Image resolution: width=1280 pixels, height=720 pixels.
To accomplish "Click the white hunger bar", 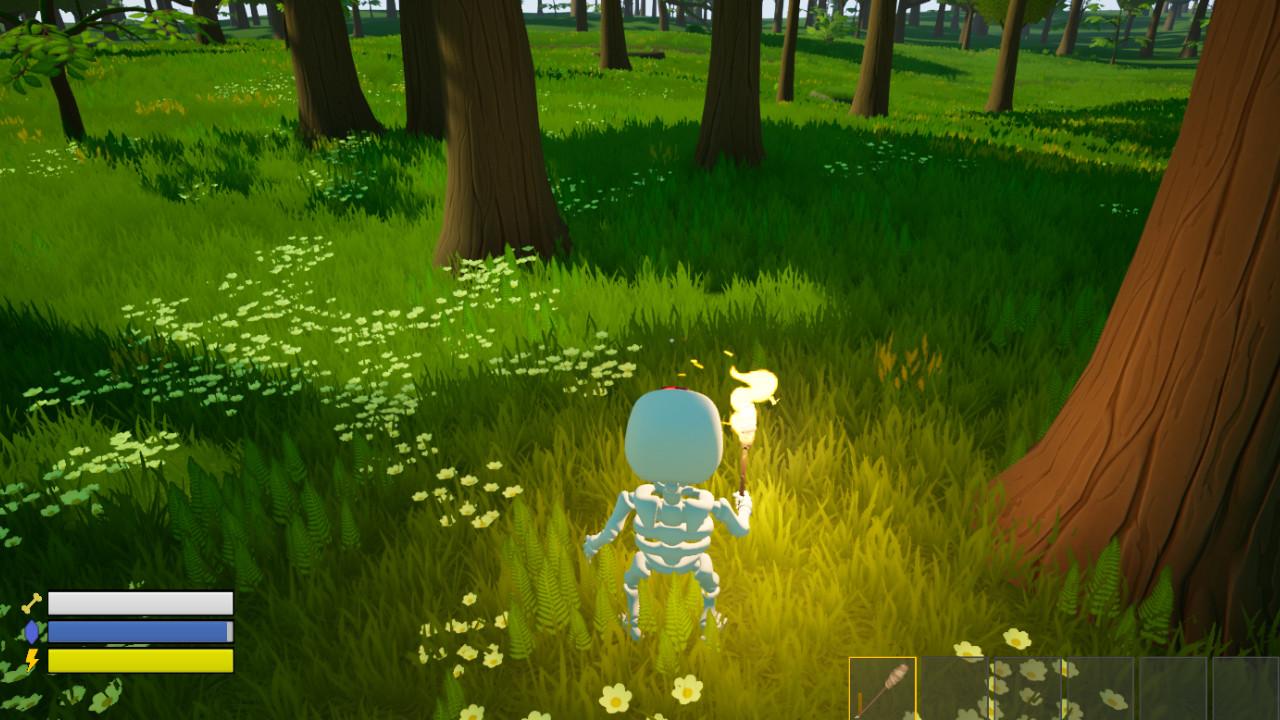I will pyautogui.click(x=140, y=603).
